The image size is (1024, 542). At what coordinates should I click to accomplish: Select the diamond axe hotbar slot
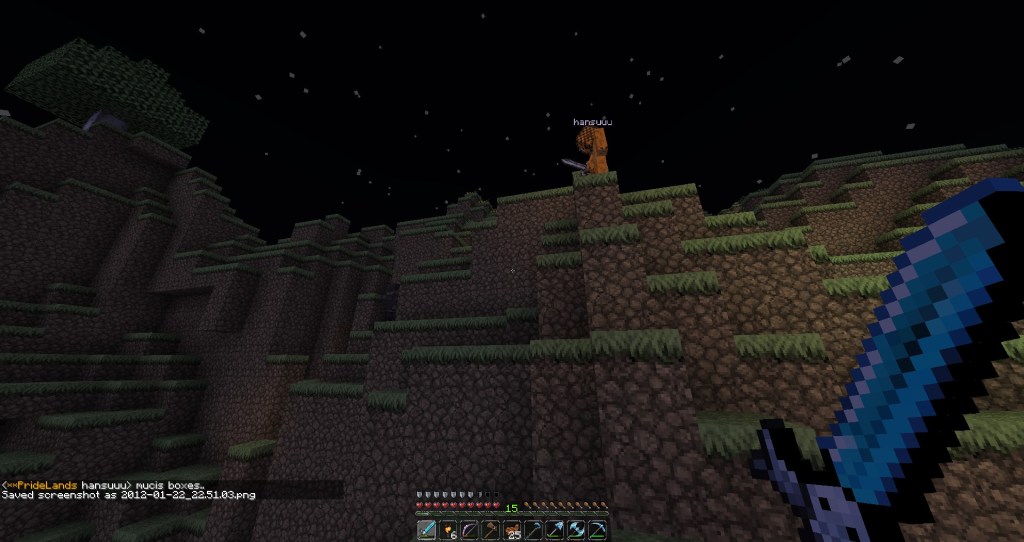coord(576,529)
